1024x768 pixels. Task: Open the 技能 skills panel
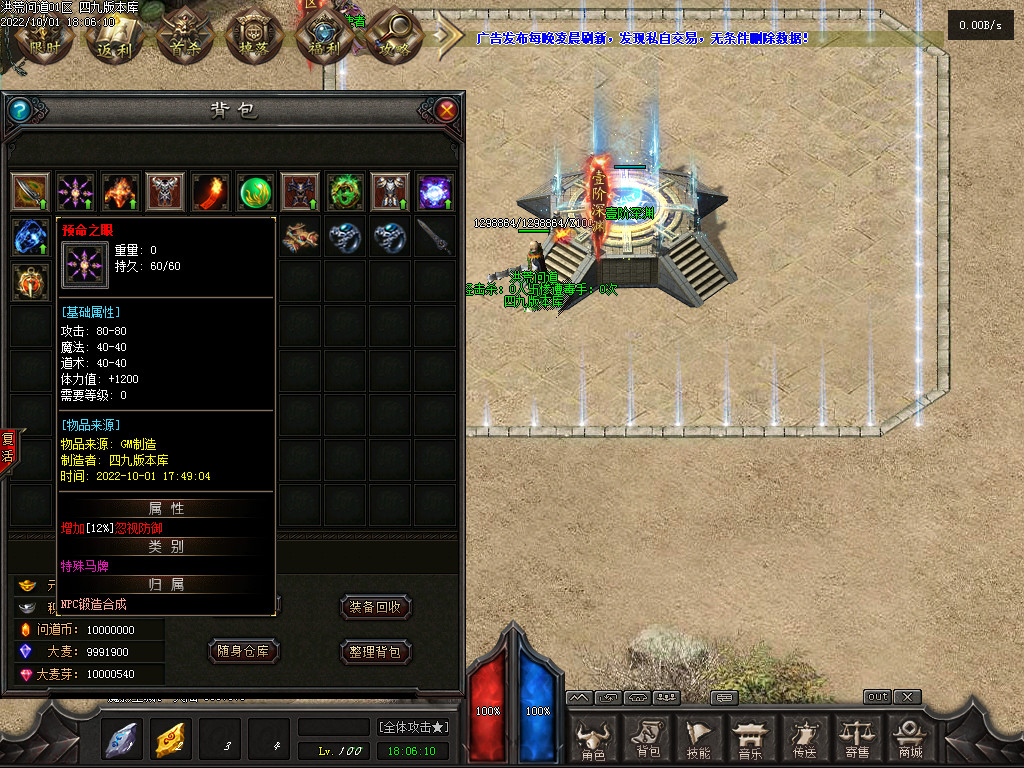[x=699, y=740]
